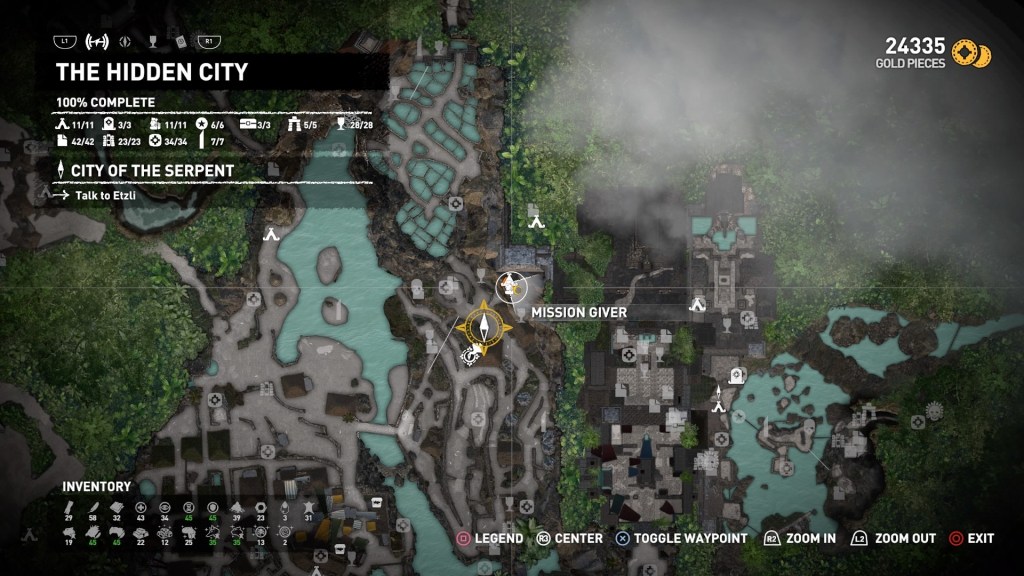Screen dimensions: 1024x576
Task: Click the Mission Giver map marker
Action: tap(512, 286)
